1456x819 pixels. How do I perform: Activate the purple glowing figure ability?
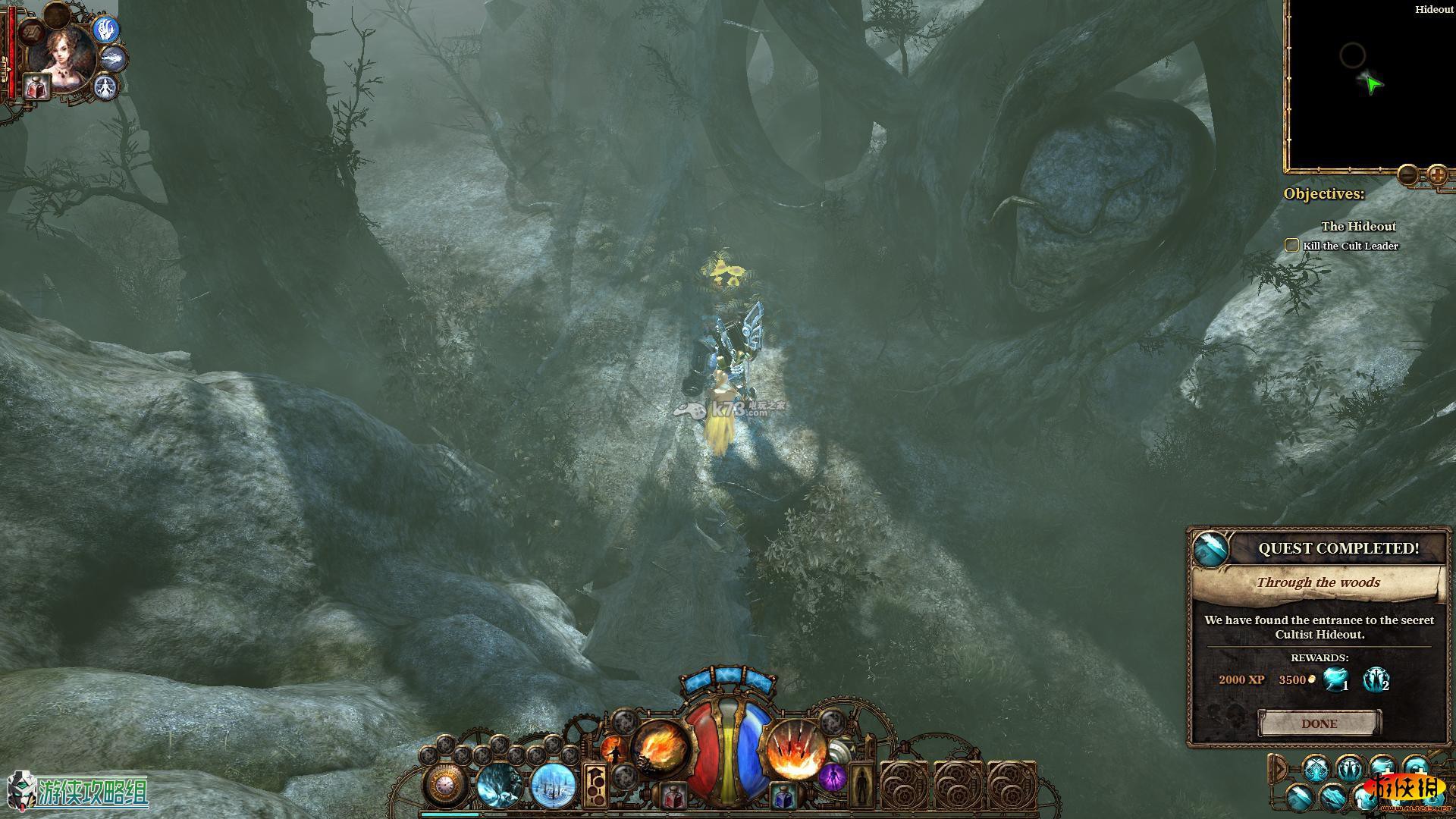(832, 777)
